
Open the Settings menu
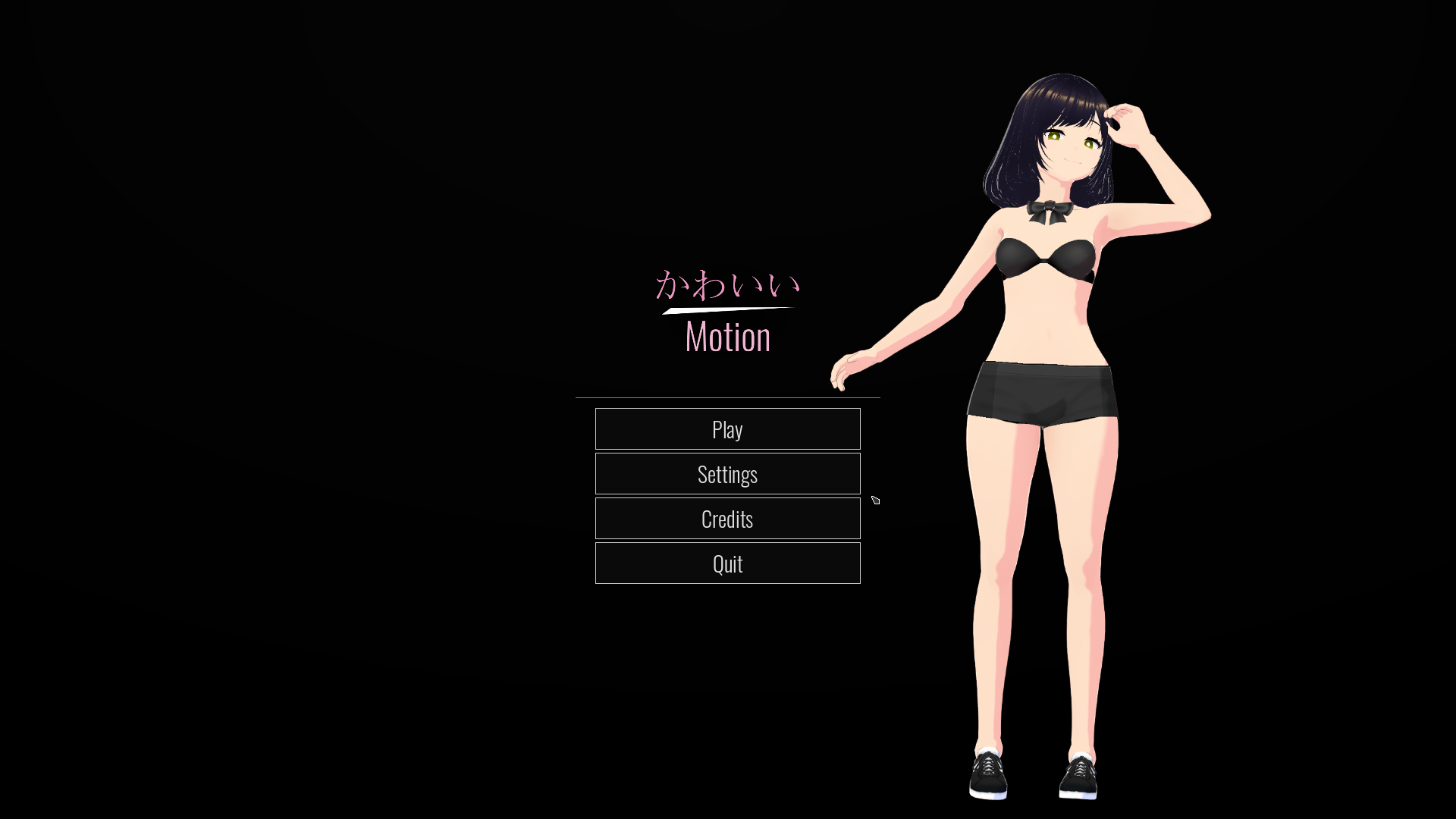(x=727, y=473)
